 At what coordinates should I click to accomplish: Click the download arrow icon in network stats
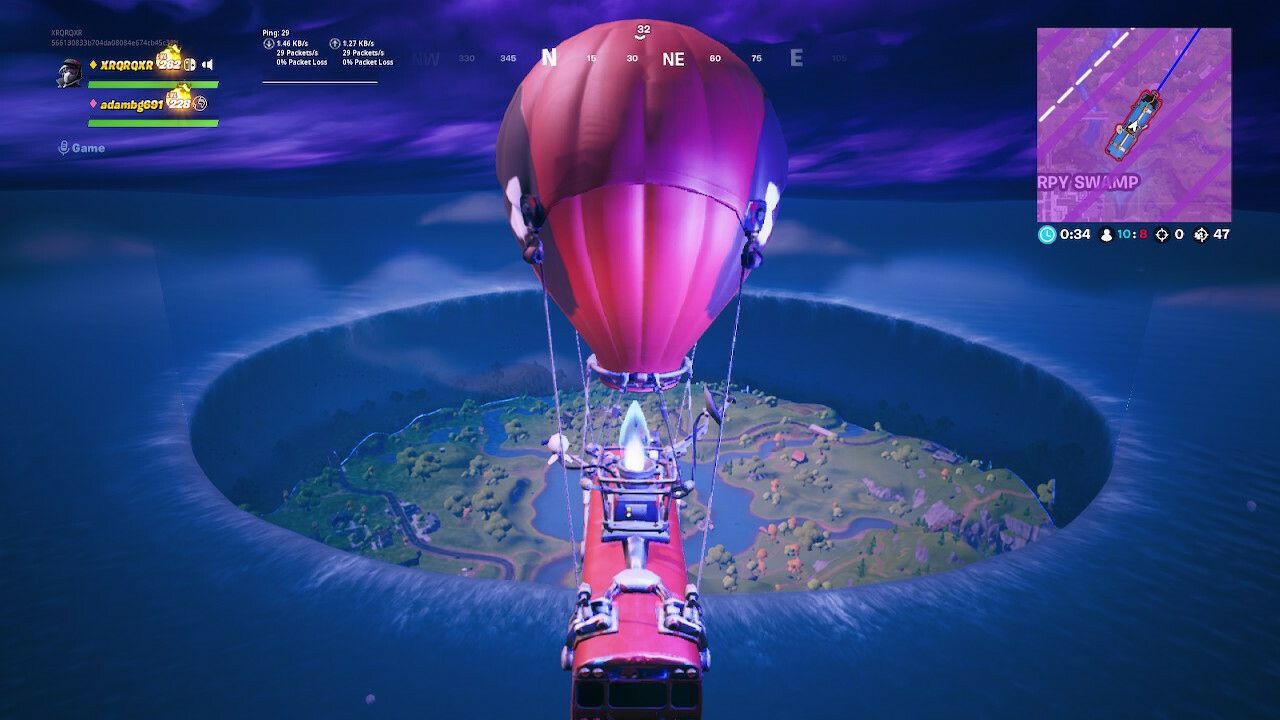click(267, 43)
